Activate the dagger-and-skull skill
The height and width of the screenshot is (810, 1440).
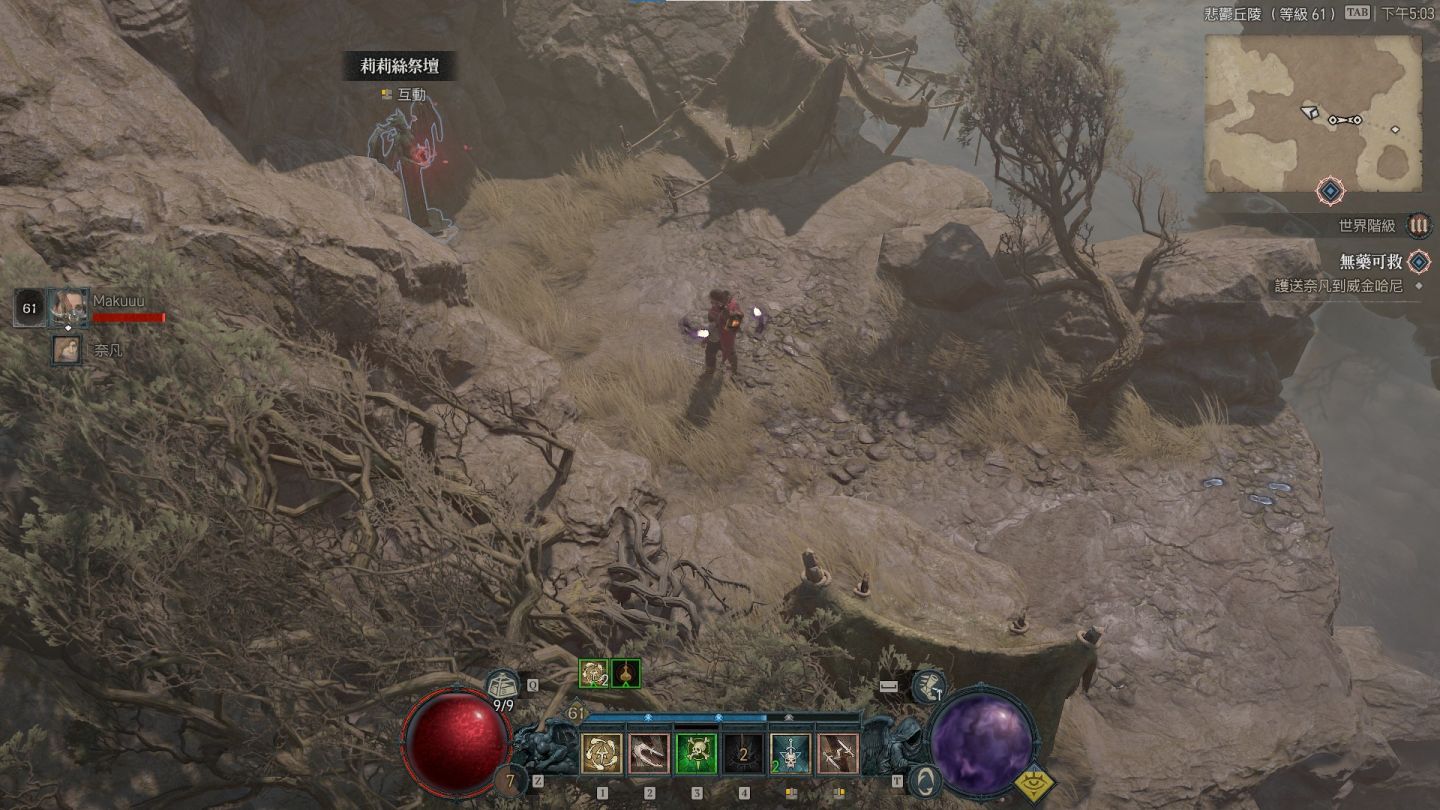click(x=791, y=754)
